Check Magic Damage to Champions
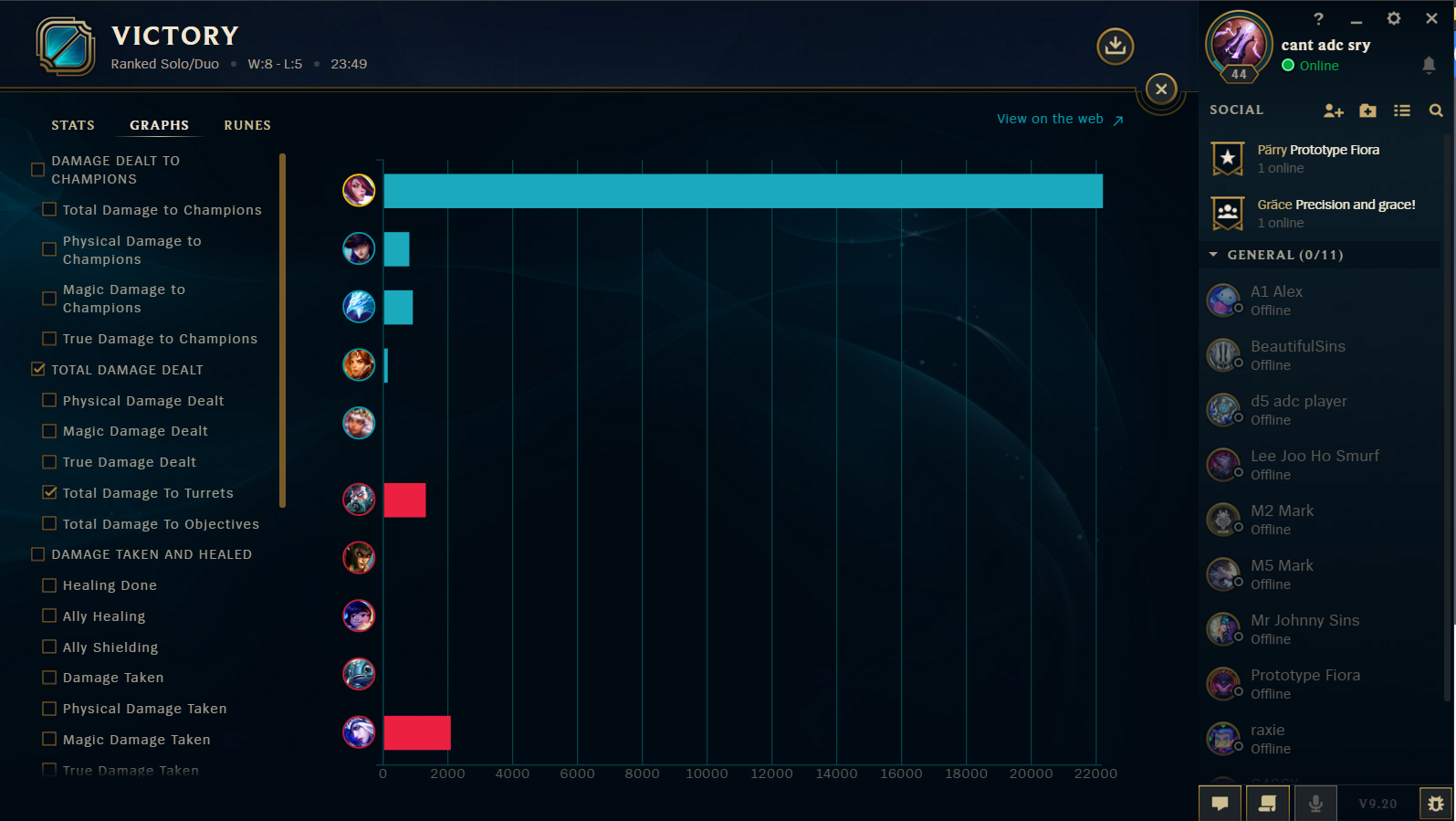The image size is (1456, 821). (48, 298)
